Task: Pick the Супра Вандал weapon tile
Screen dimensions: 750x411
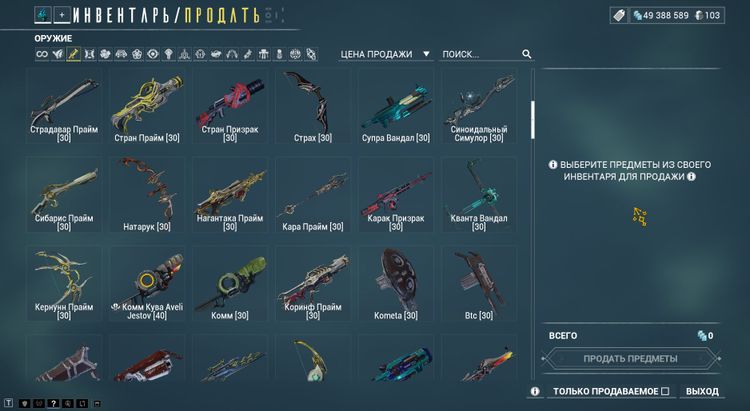Action: (x=395, y=106)
